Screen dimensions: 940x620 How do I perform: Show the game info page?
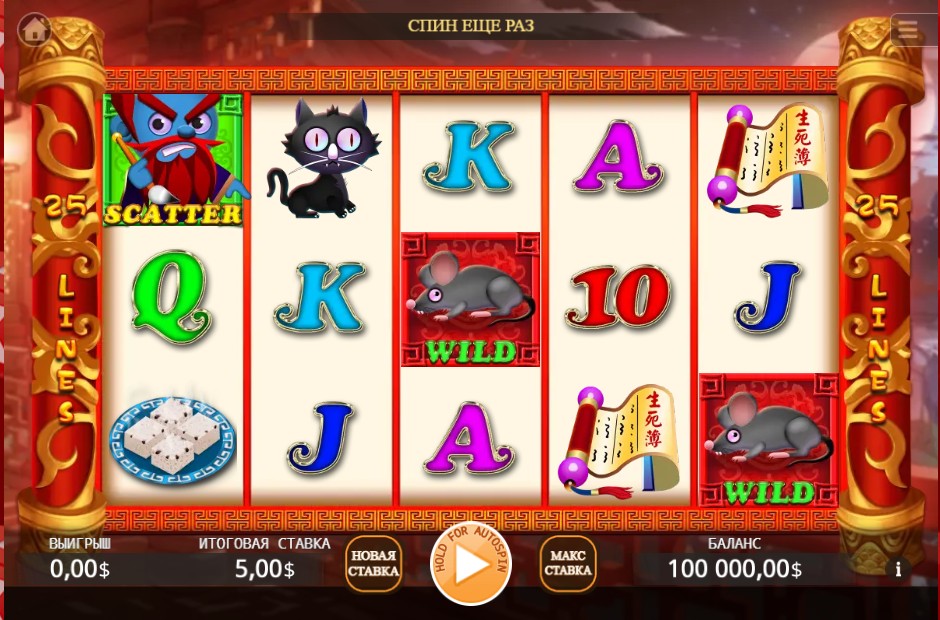[898, 569]
